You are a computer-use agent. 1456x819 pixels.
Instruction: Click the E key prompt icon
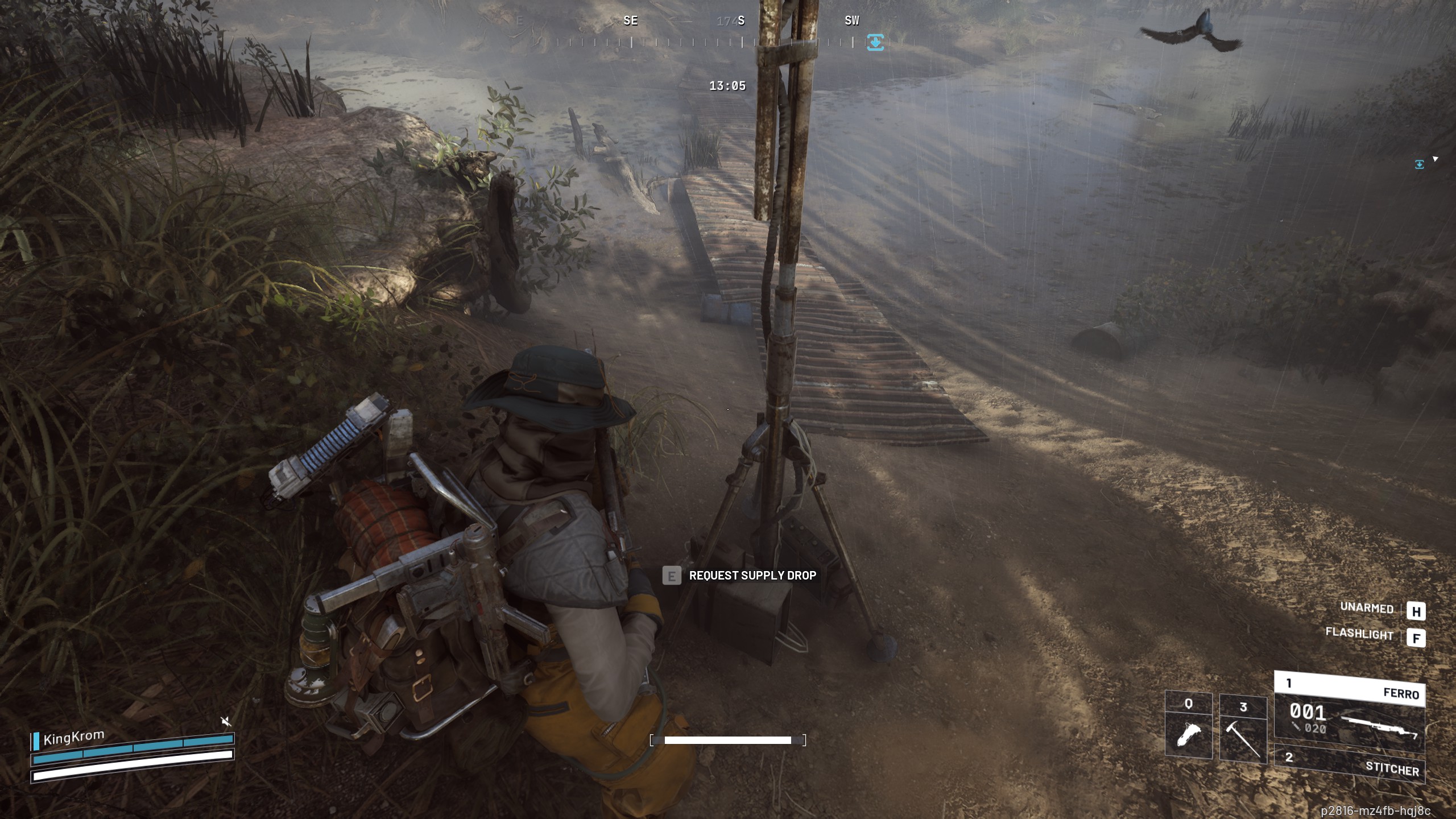[671, 576]
